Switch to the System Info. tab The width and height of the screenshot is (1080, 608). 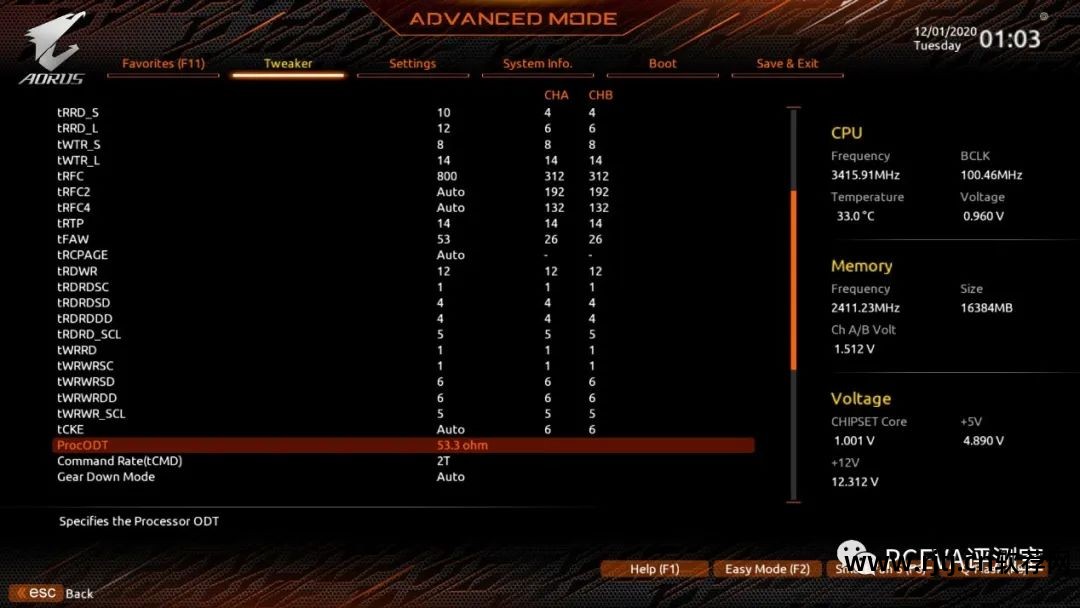pos(537,64)
